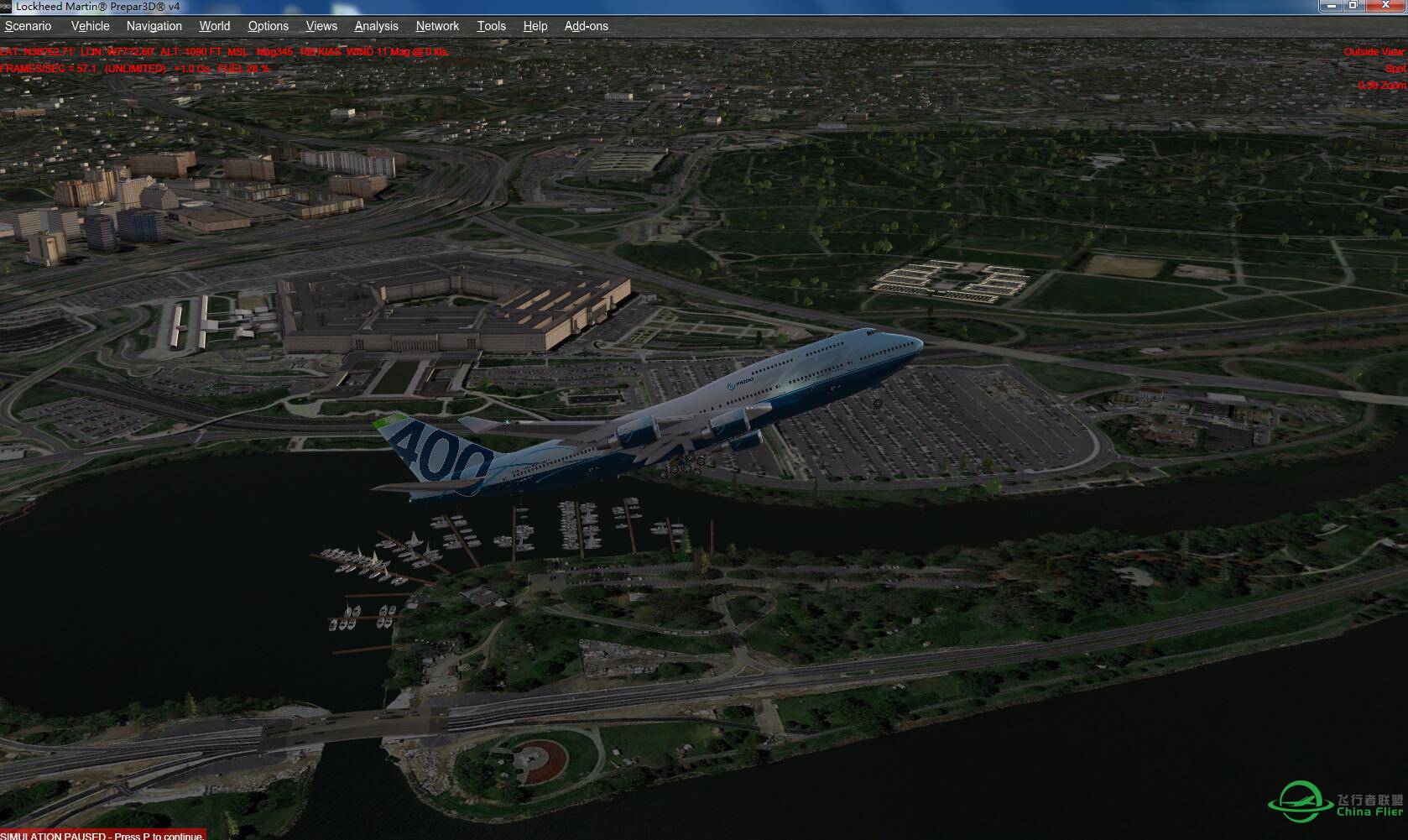Click the Outside View label
The image size is (1408, 840).
click(1374, 51)
